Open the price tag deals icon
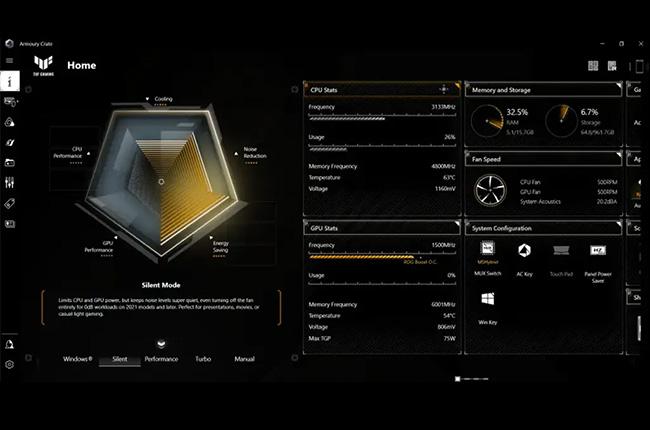The height and width of the screenshot is (430, 650). pos(10,203)
